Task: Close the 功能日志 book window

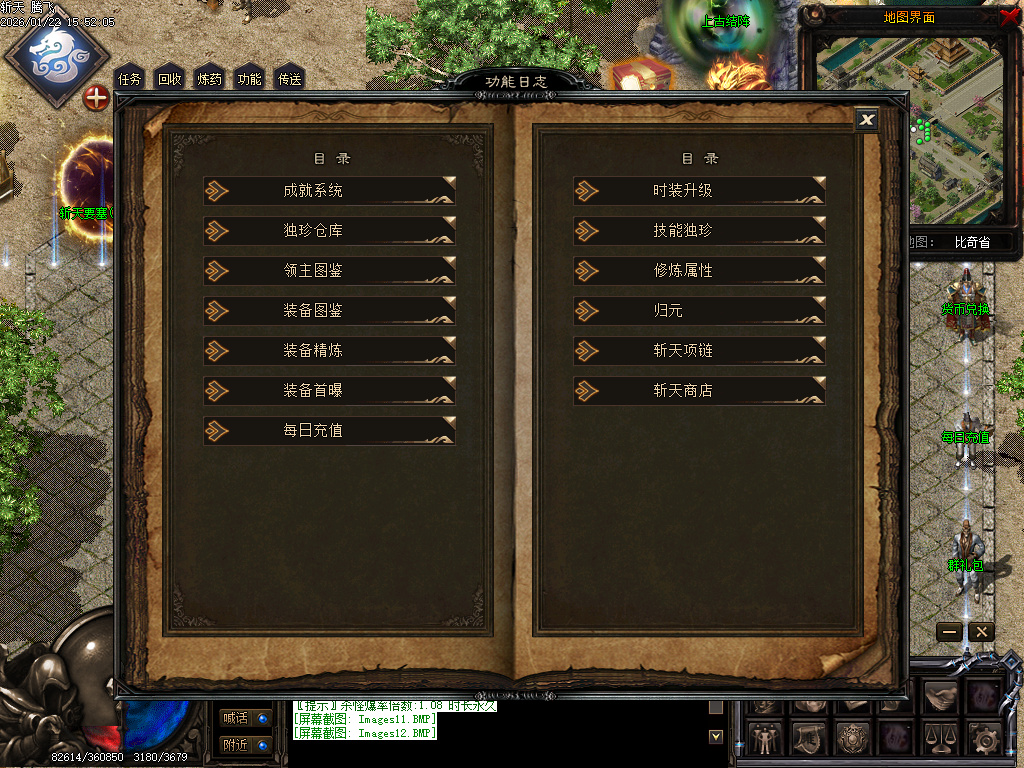Action: pyautogui.click(x=867, y=120)
